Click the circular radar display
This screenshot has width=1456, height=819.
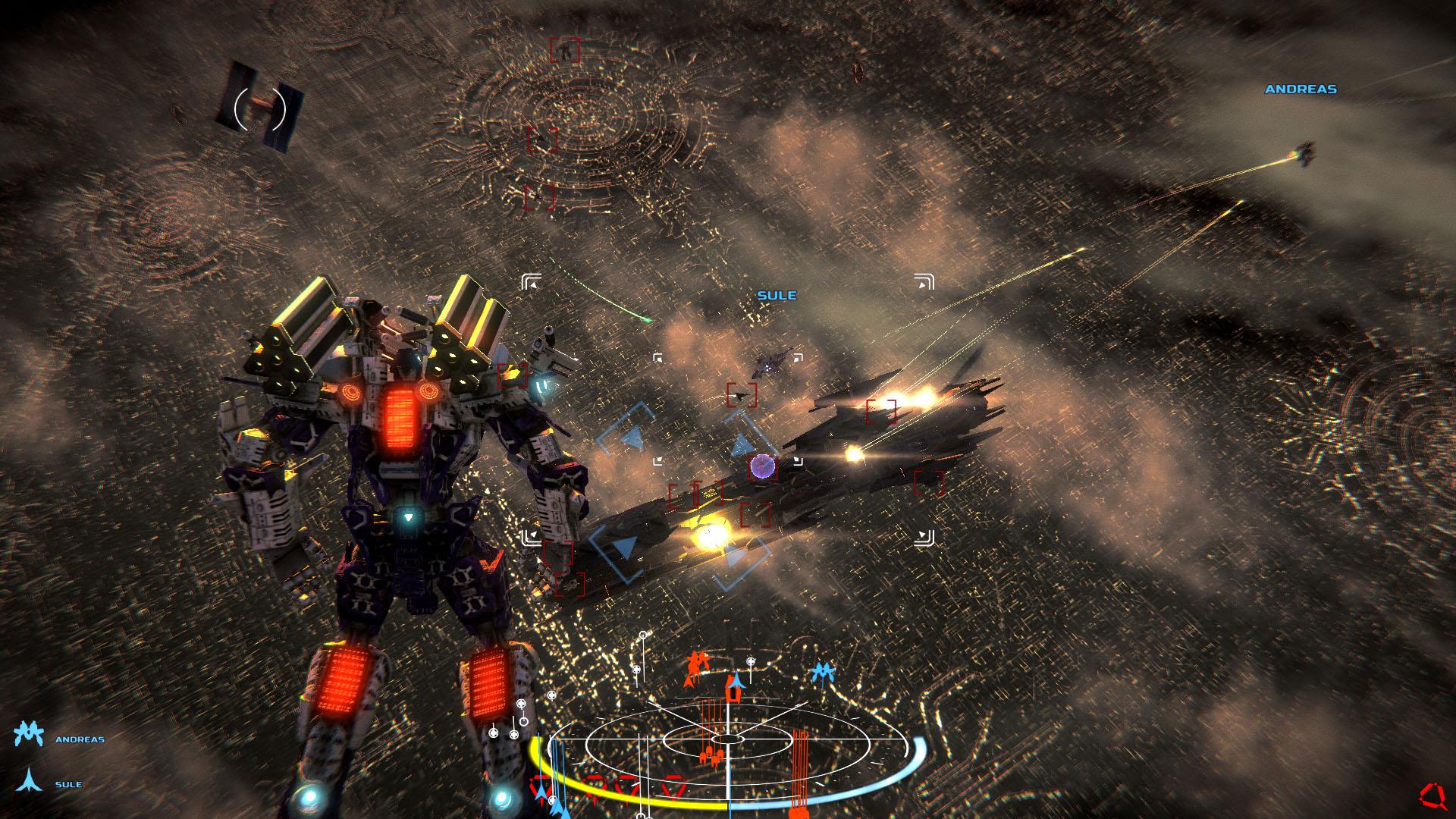point(728,739)
